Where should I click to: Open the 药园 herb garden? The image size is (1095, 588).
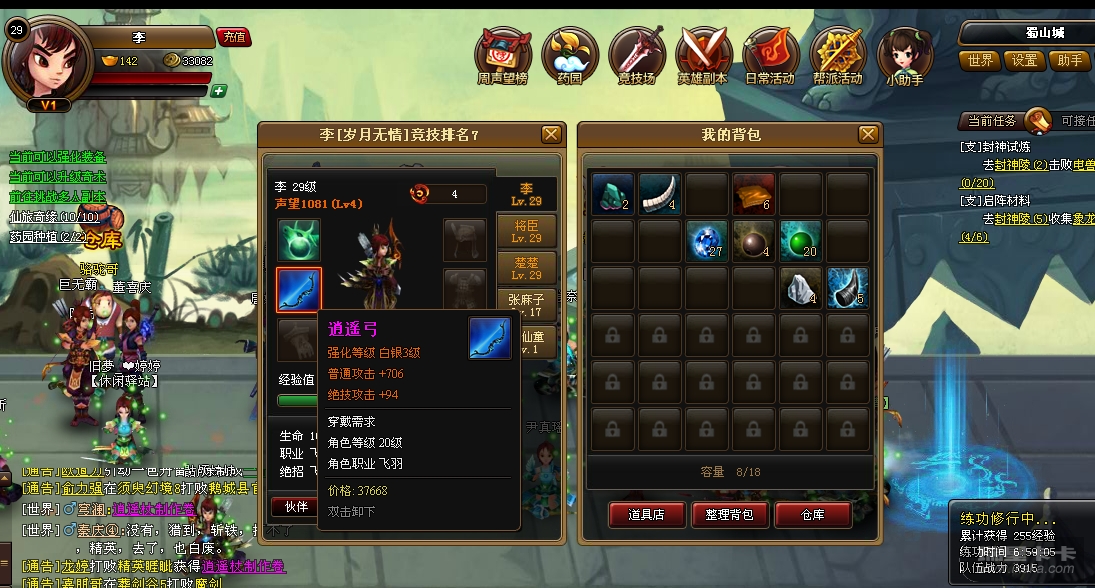(x=570, y=56)
